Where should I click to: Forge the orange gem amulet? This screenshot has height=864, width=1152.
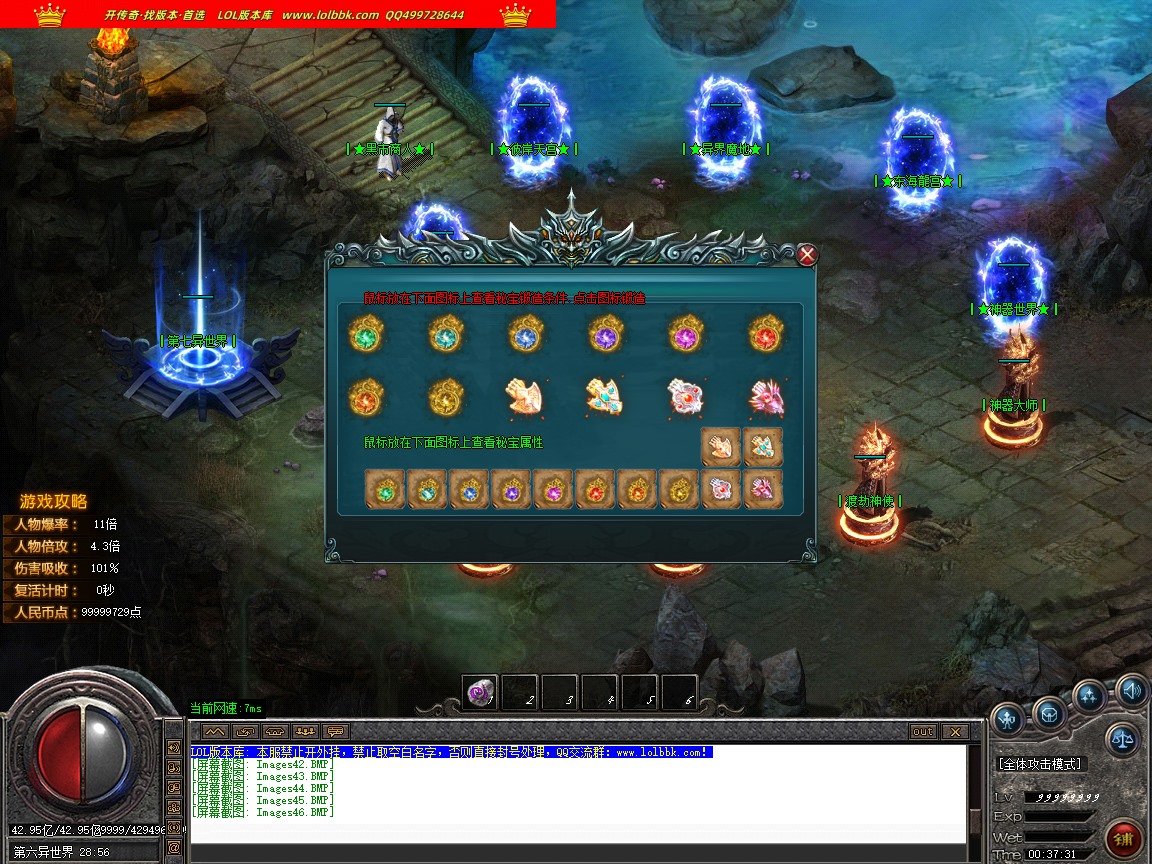pyautogui.click(x=366, y=397)
